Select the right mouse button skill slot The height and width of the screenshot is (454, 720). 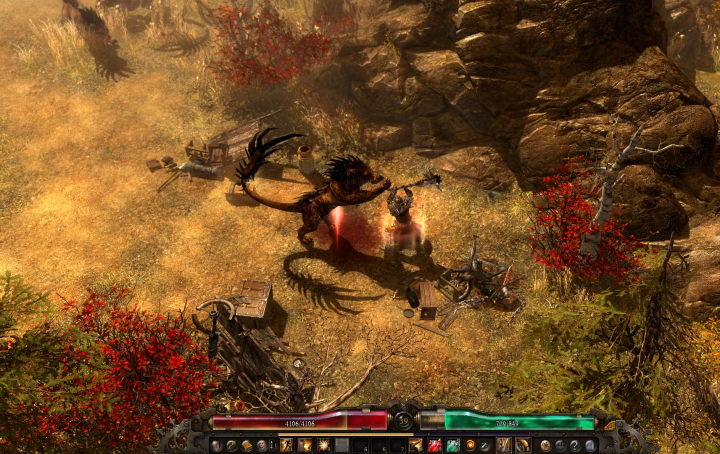pyautogui.click(x=523, y=445)
